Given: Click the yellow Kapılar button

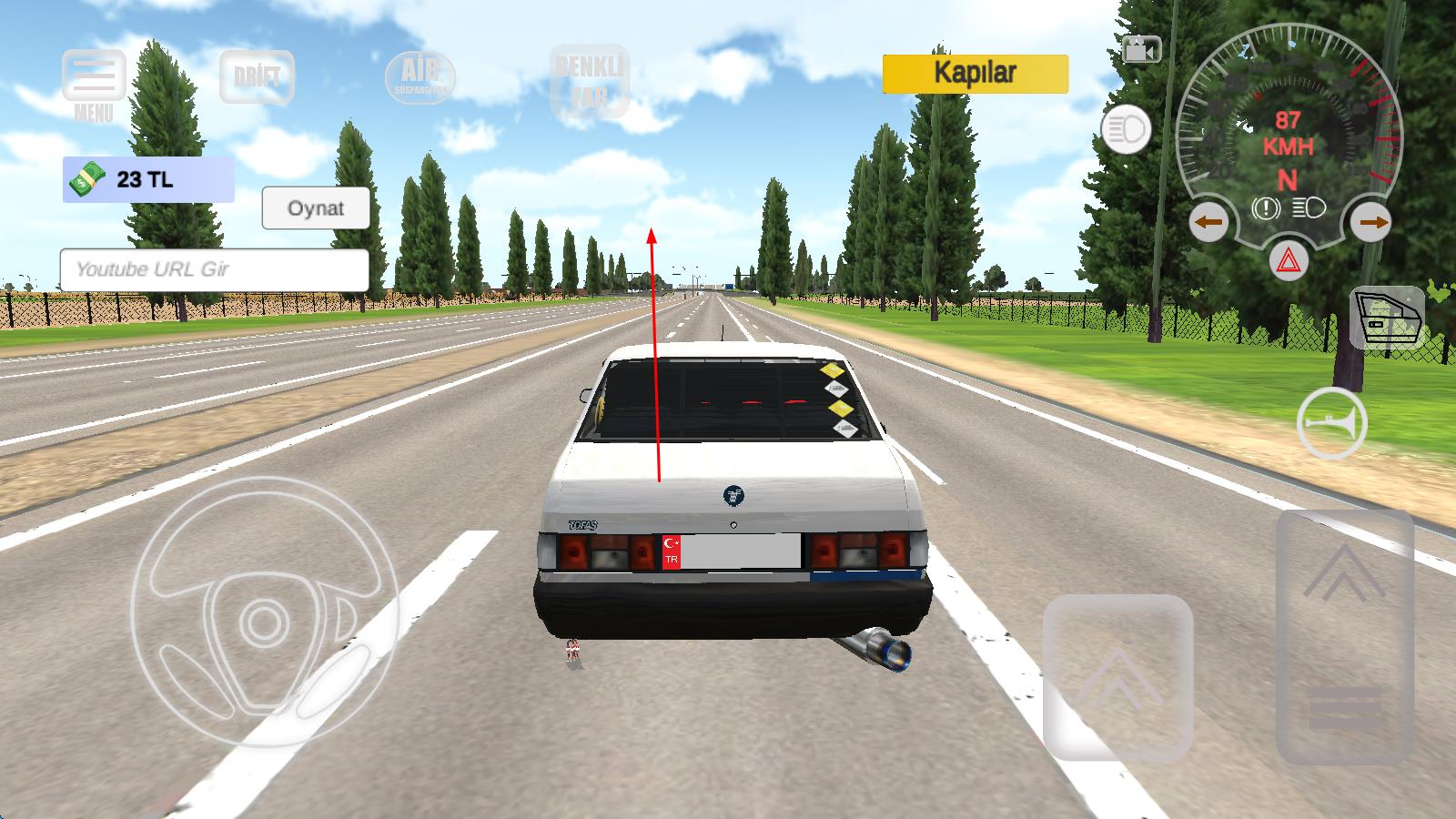Looking at the screenshot, I should click(975, 74).
